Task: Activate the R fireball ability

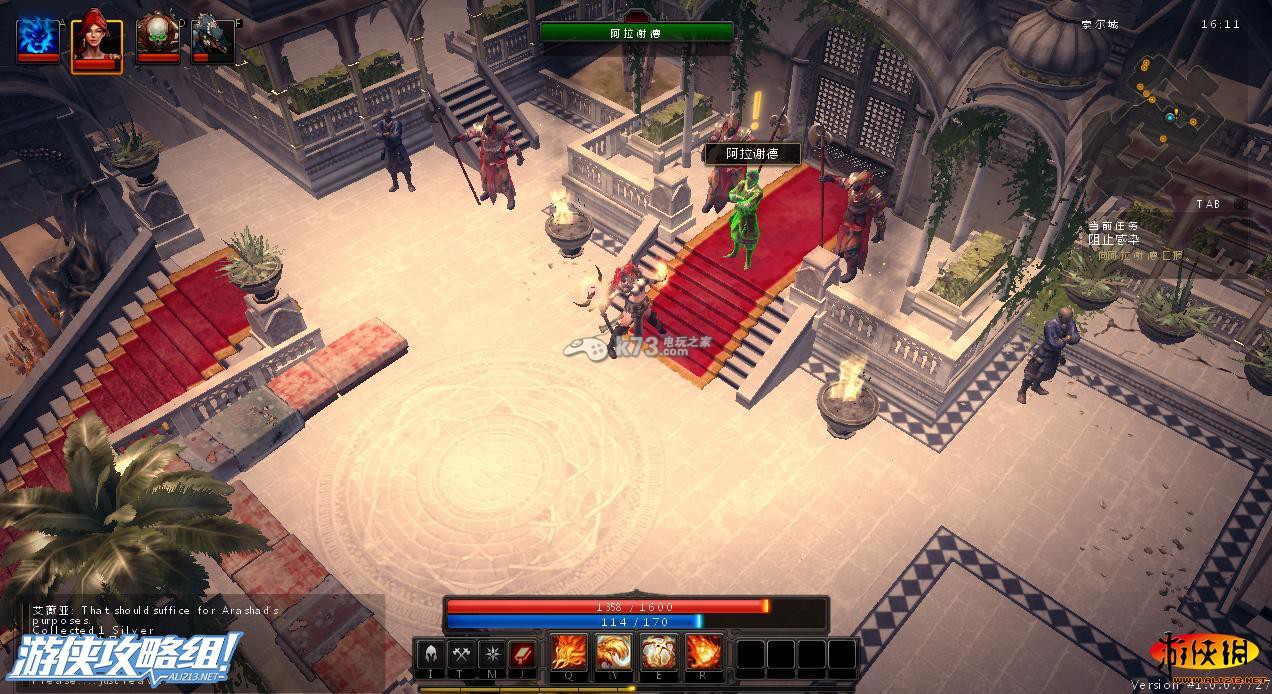Action: [703, 653]
